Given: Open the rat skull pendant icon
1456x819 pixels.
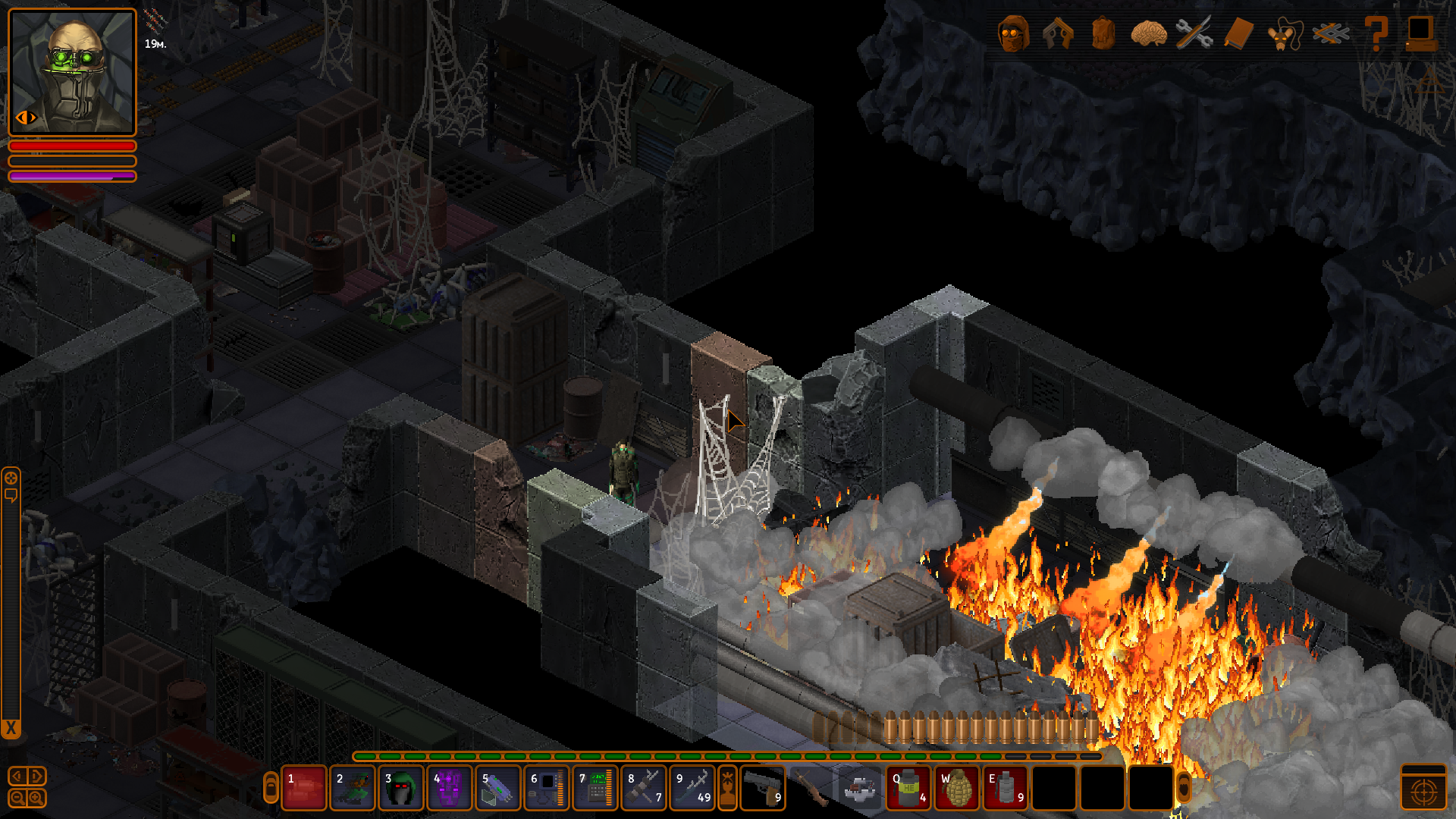Looking at the screenshot, I should (1283, 34).
